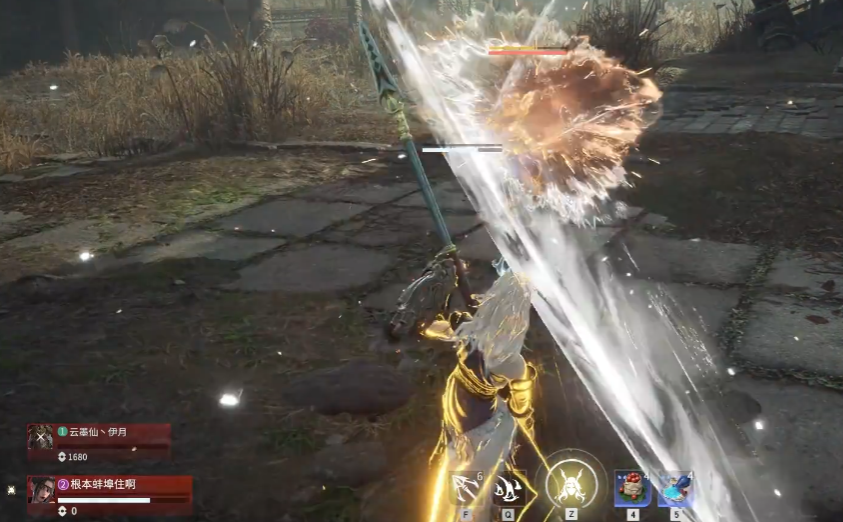
Task: Select teammate 根本蚌埠住啊 in the team list
Action: [108, 490]
